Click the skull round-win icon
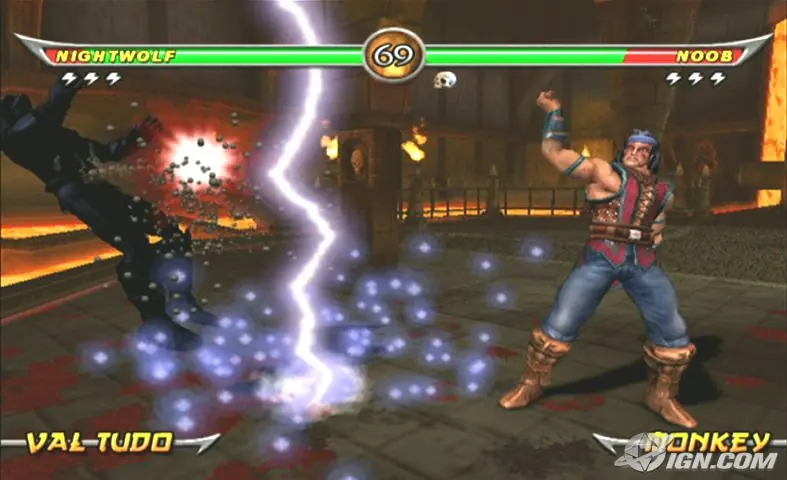This screenshot has height=480, width=787. (x=445, y=79)
